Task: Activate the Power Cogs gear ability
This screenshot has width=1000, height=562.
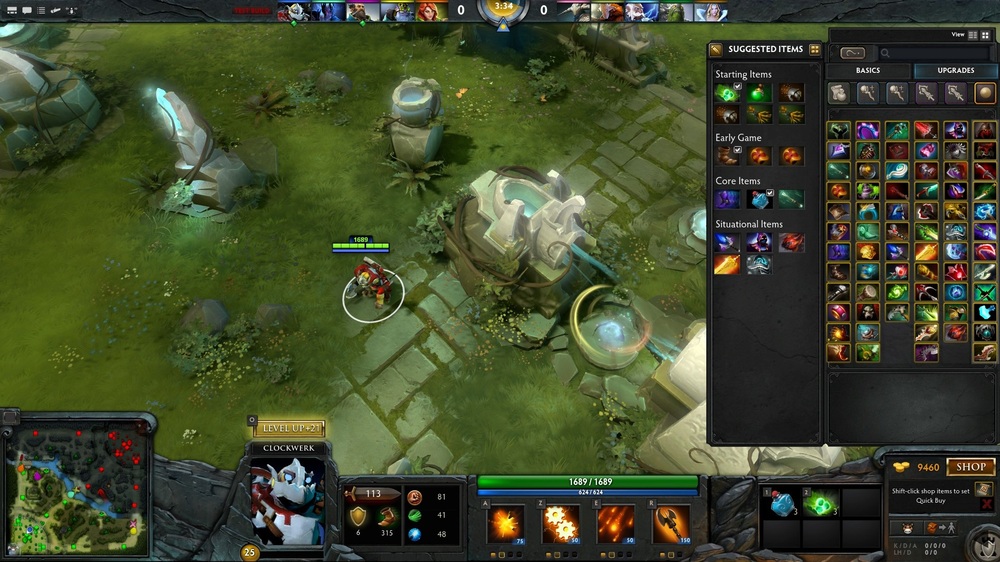Action: (x=561, y=524)
